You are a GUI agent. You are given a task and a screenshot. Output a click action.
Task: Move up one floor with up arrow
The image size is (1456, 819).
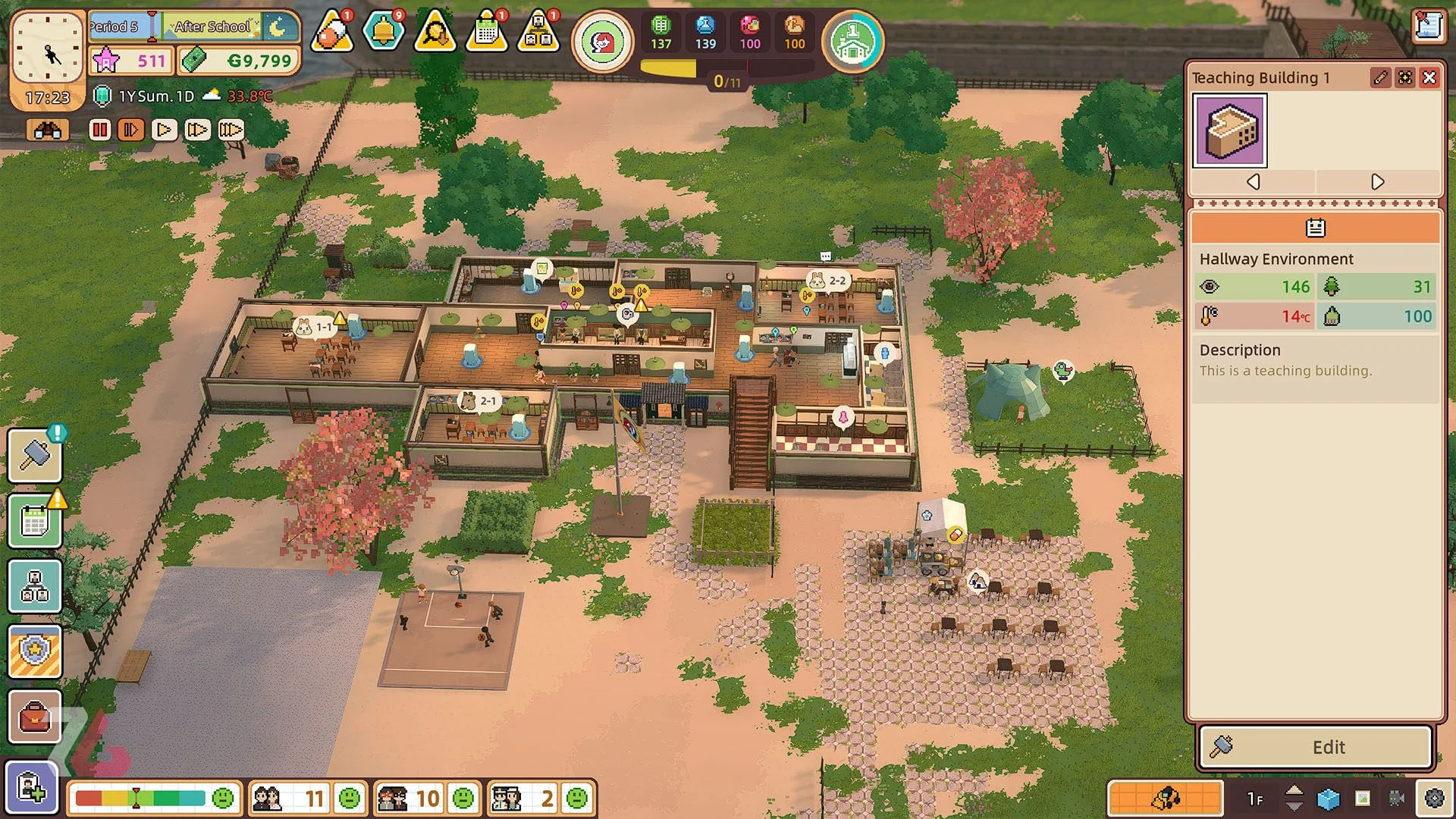1294,791
